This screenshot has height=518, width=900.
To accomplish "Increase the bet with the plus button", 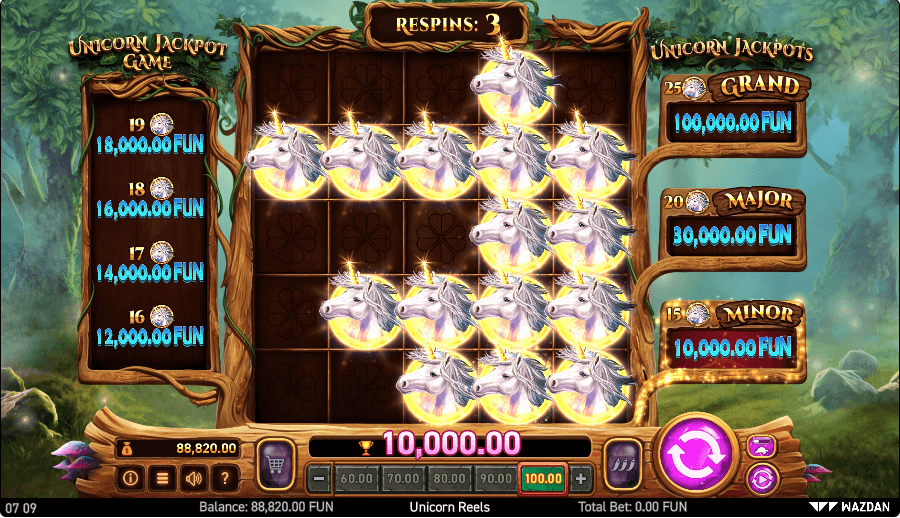I will 582,479.
